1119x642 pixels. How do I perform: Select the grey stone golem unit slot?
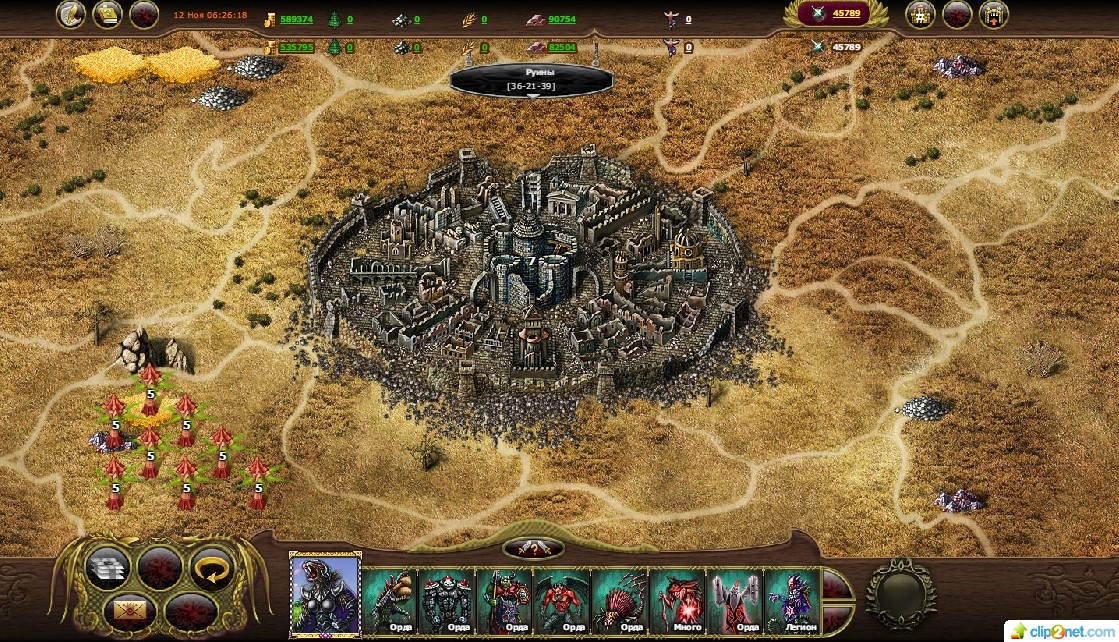click(x=447, y=600)
